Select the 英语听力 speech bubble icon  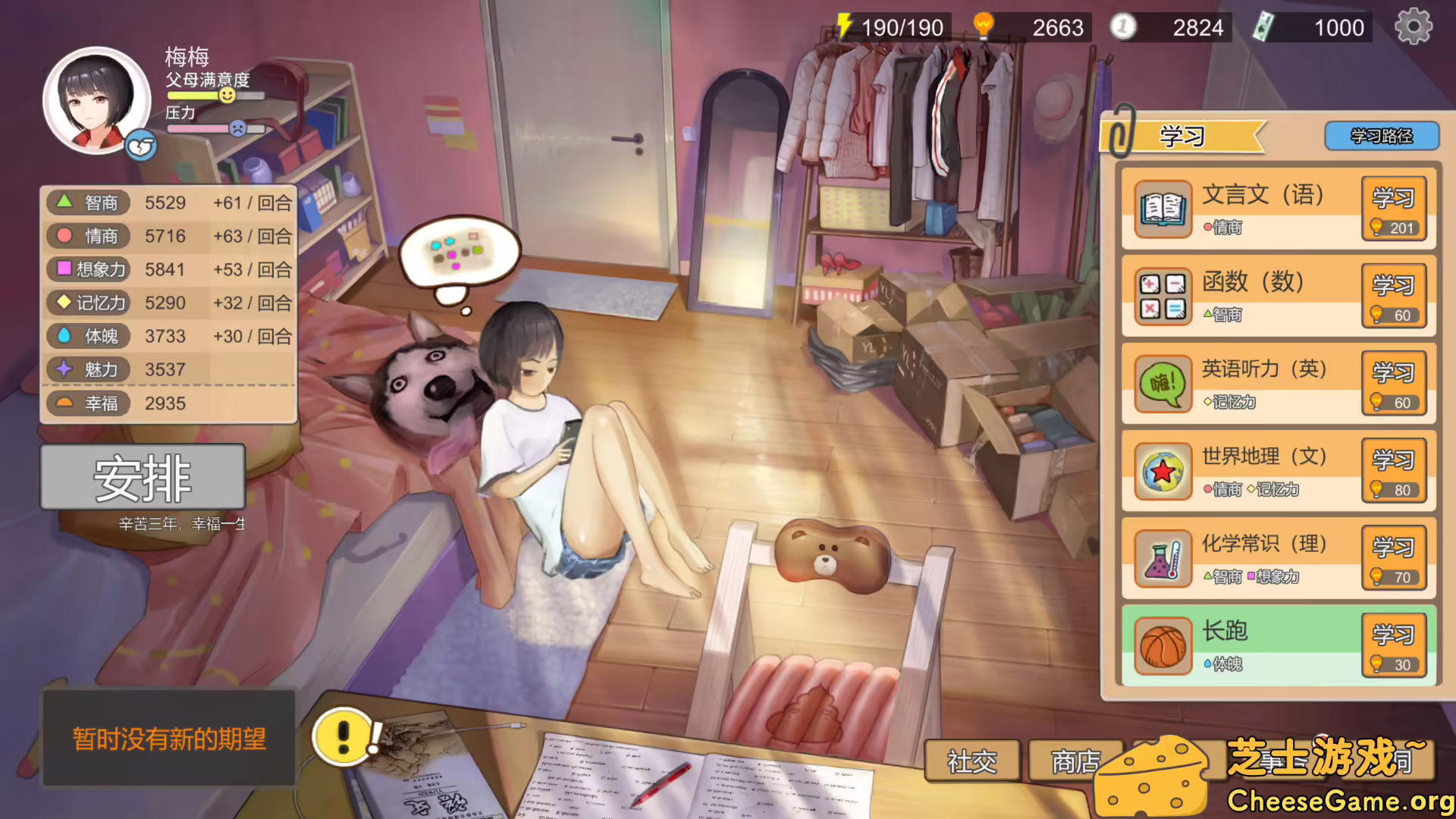click(1163, 383)
